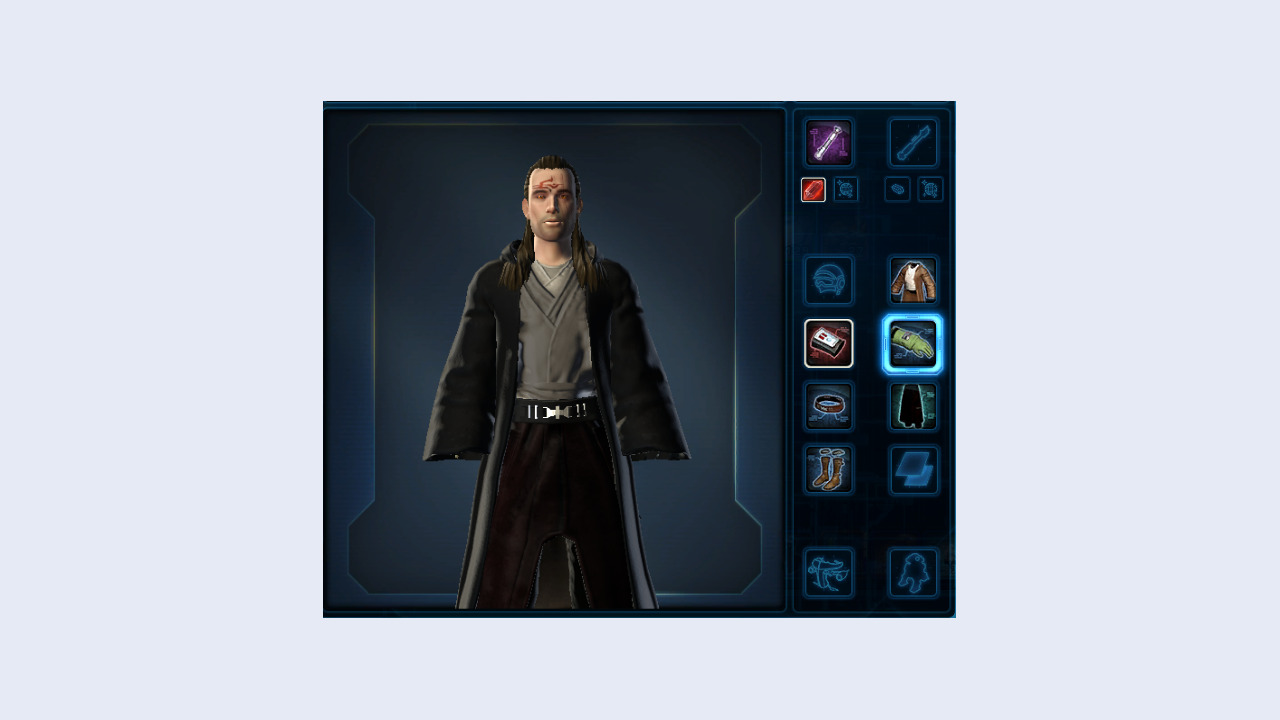Select the equipped purple lightsaber slot
Screen dimensions: 1280x720
pyautogui.click(x=829, y=142)
